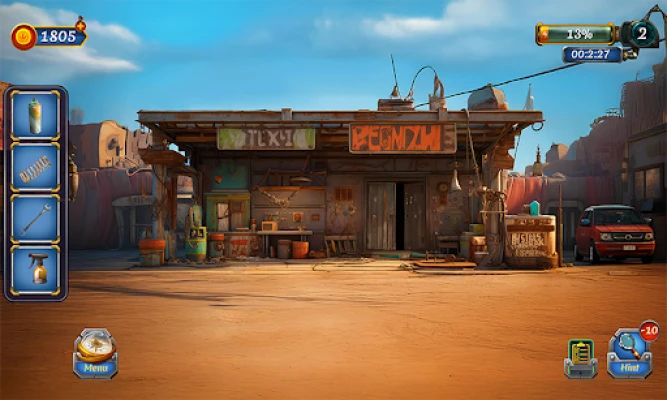Open the clipboard task list
This screenshot has width=667, height=400.
pos(580,357)
